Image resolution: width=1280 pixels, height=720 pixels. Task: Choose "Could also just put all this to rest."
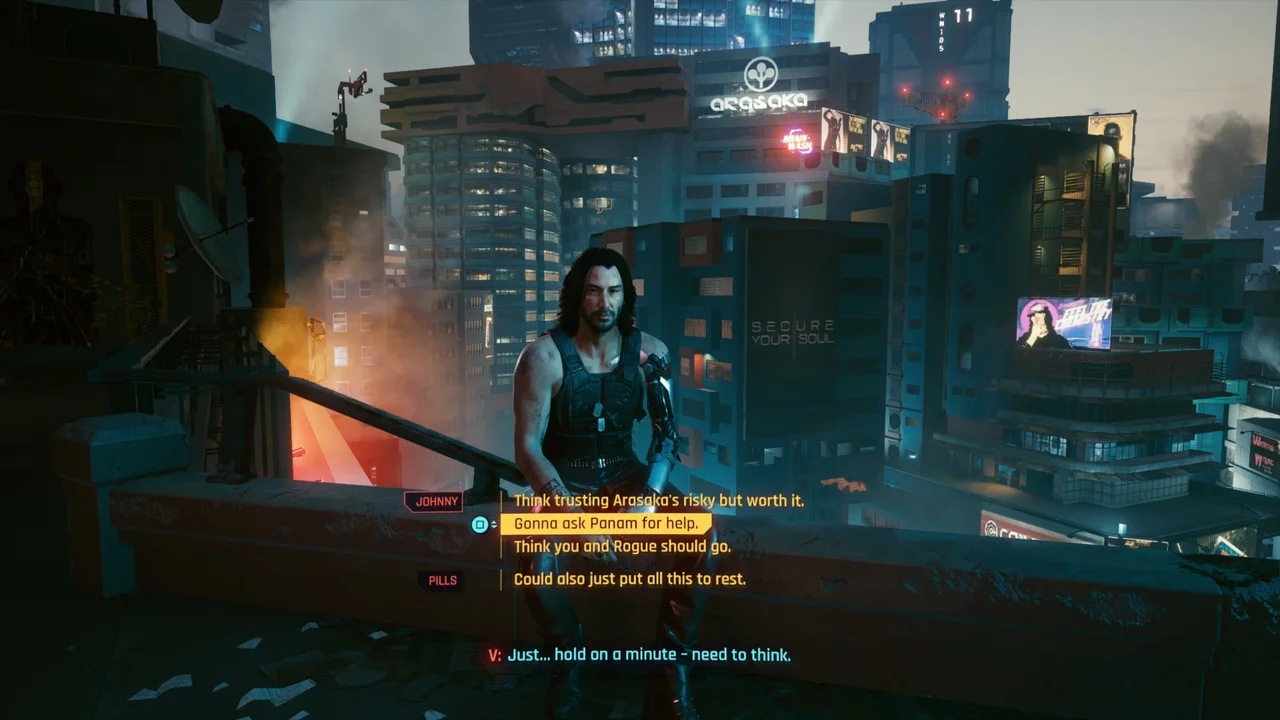(x=629, y=579)
